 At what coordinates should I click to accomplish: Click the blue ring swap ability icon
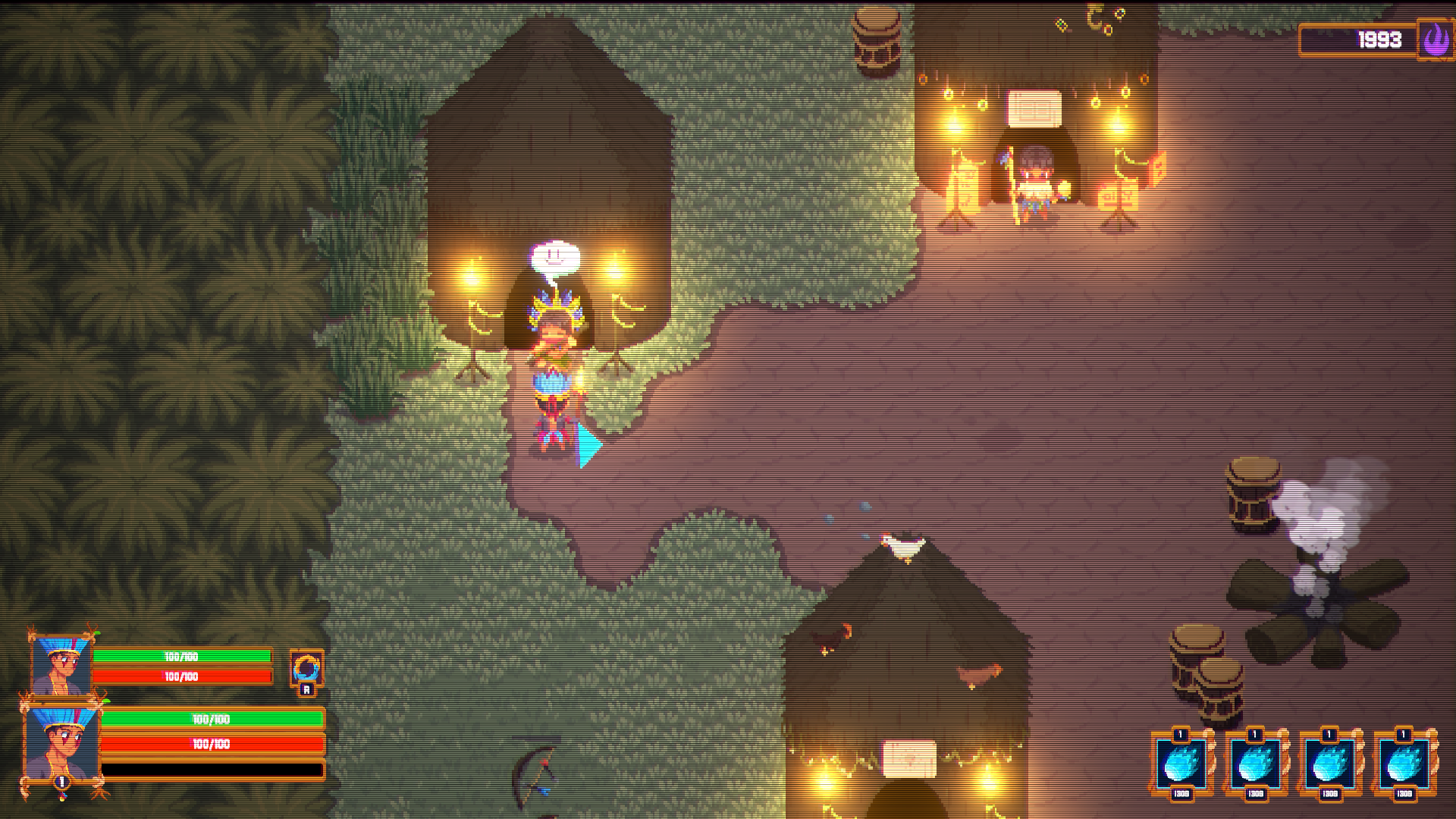coord(306,668)
